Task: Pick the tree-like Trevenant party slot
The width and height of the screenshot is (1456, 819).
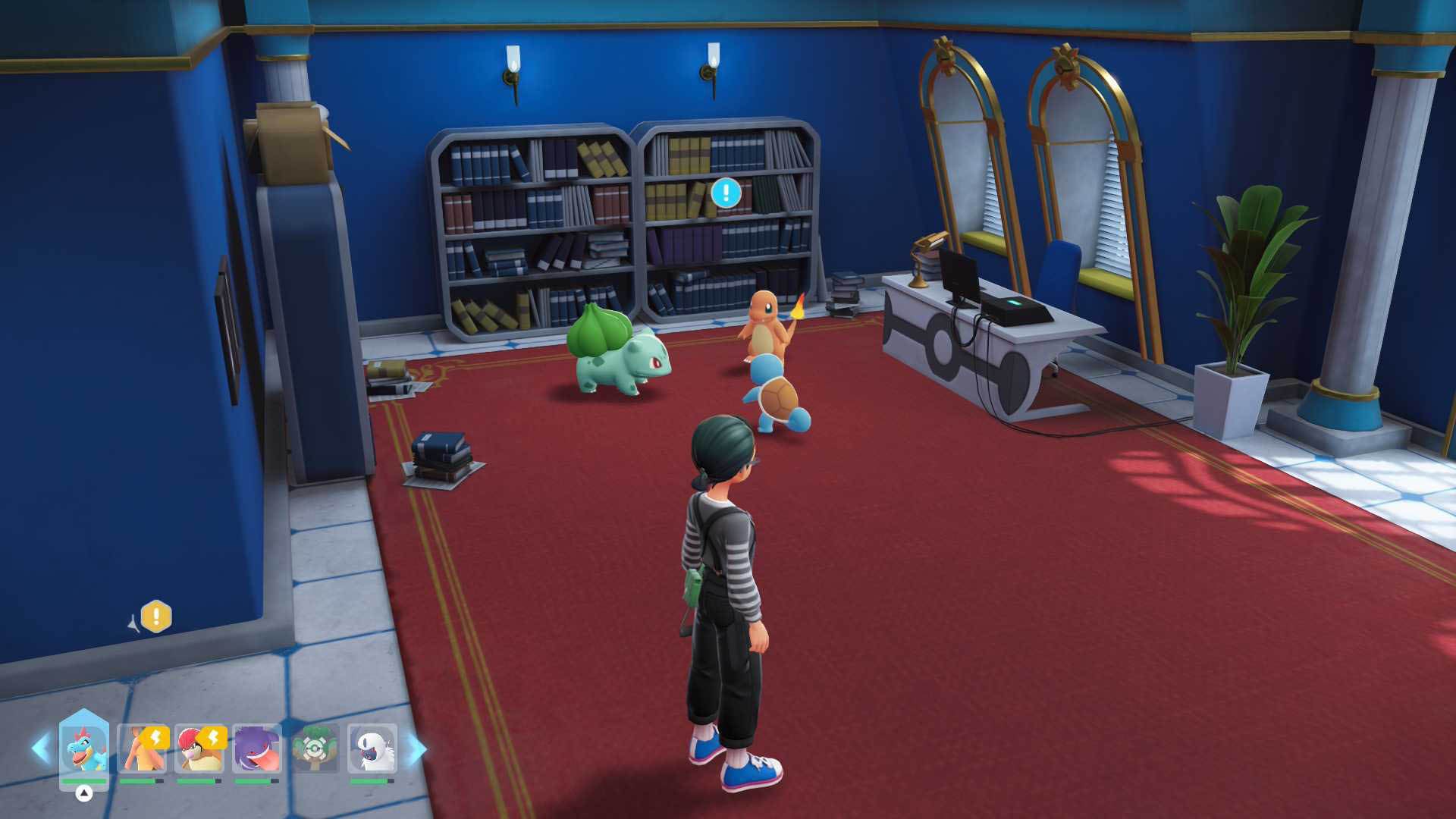Action: tap(315, 748)
